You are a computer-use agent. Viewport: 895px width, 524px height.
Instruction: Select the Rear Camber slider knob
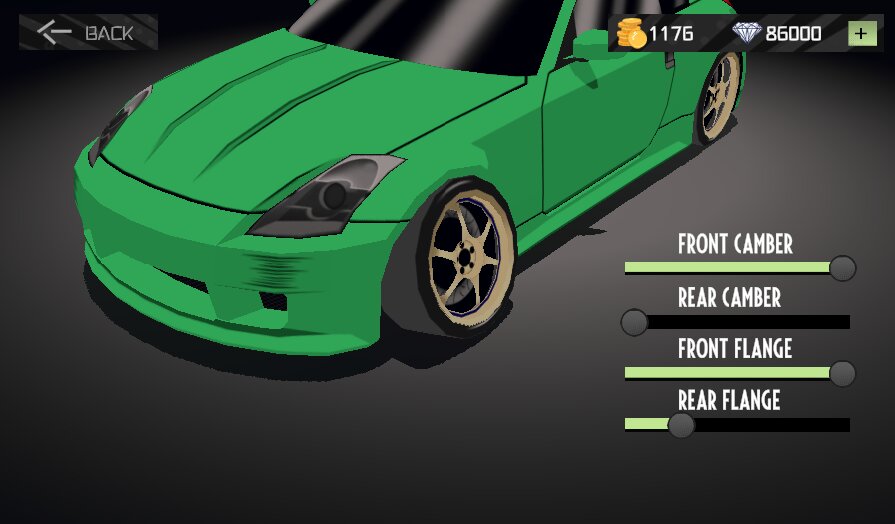pyautogui.click(x=634, y=322)
